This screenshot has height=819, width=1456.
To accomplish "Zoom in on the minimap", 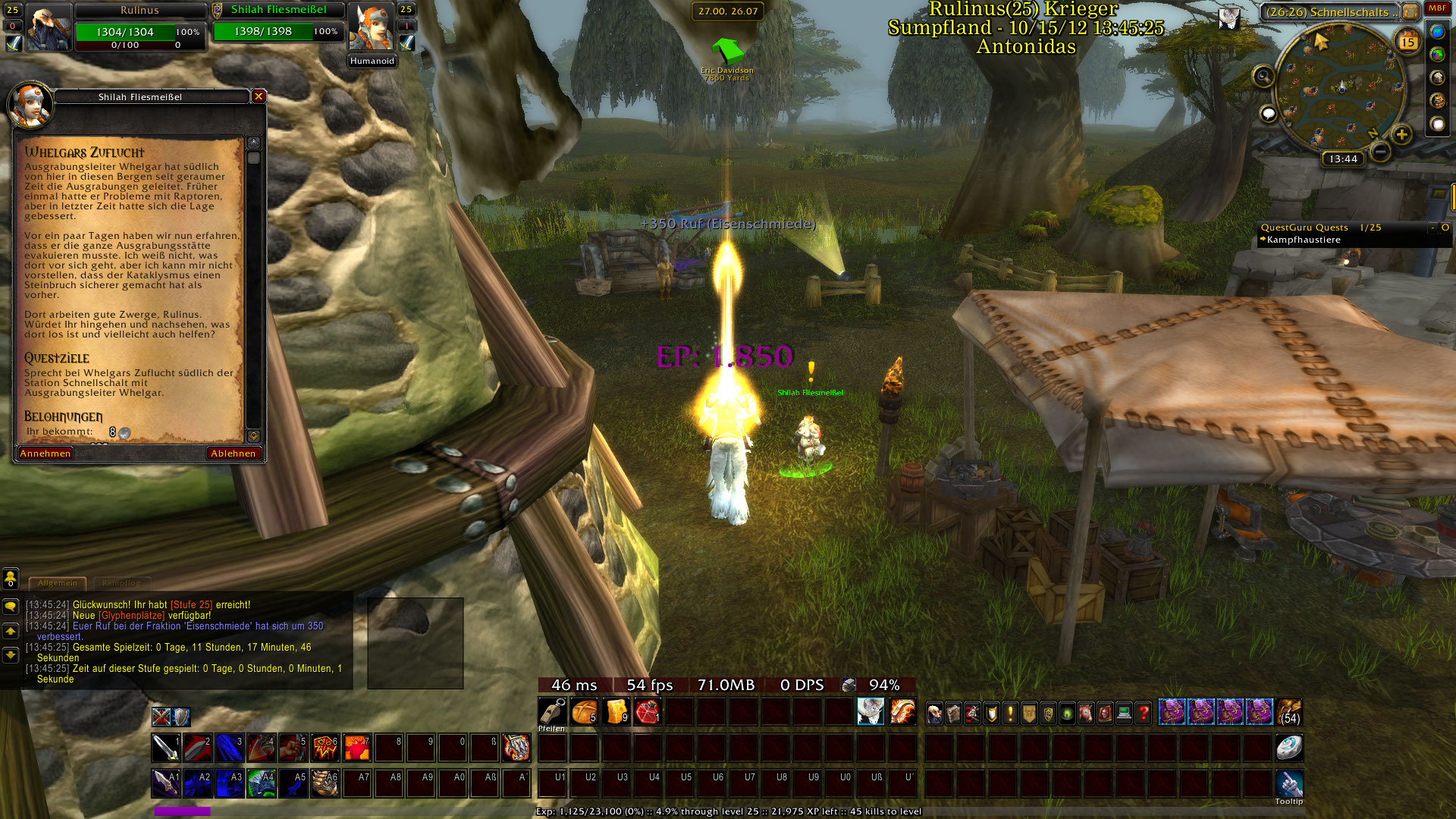I will [x=1401, y=135].
